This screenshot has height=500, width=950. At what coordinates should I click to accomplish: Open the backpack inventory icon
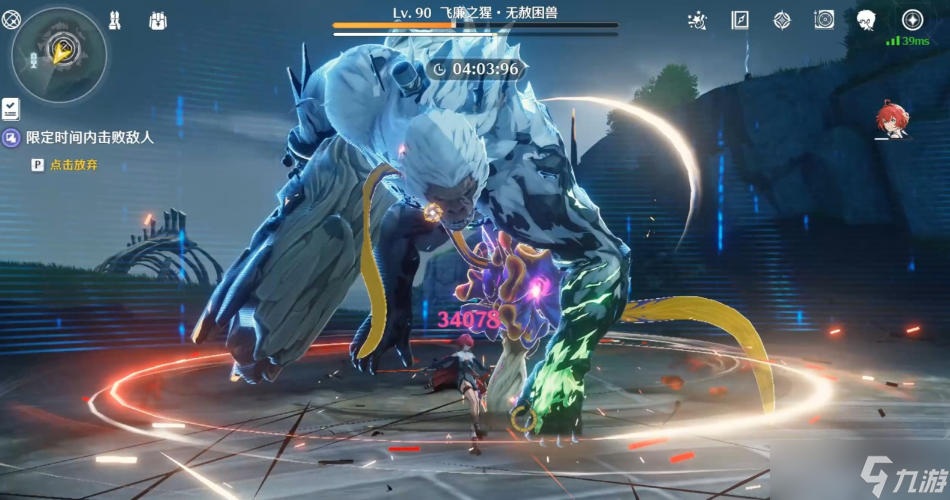pyautogui.click(x=157, y=20)
